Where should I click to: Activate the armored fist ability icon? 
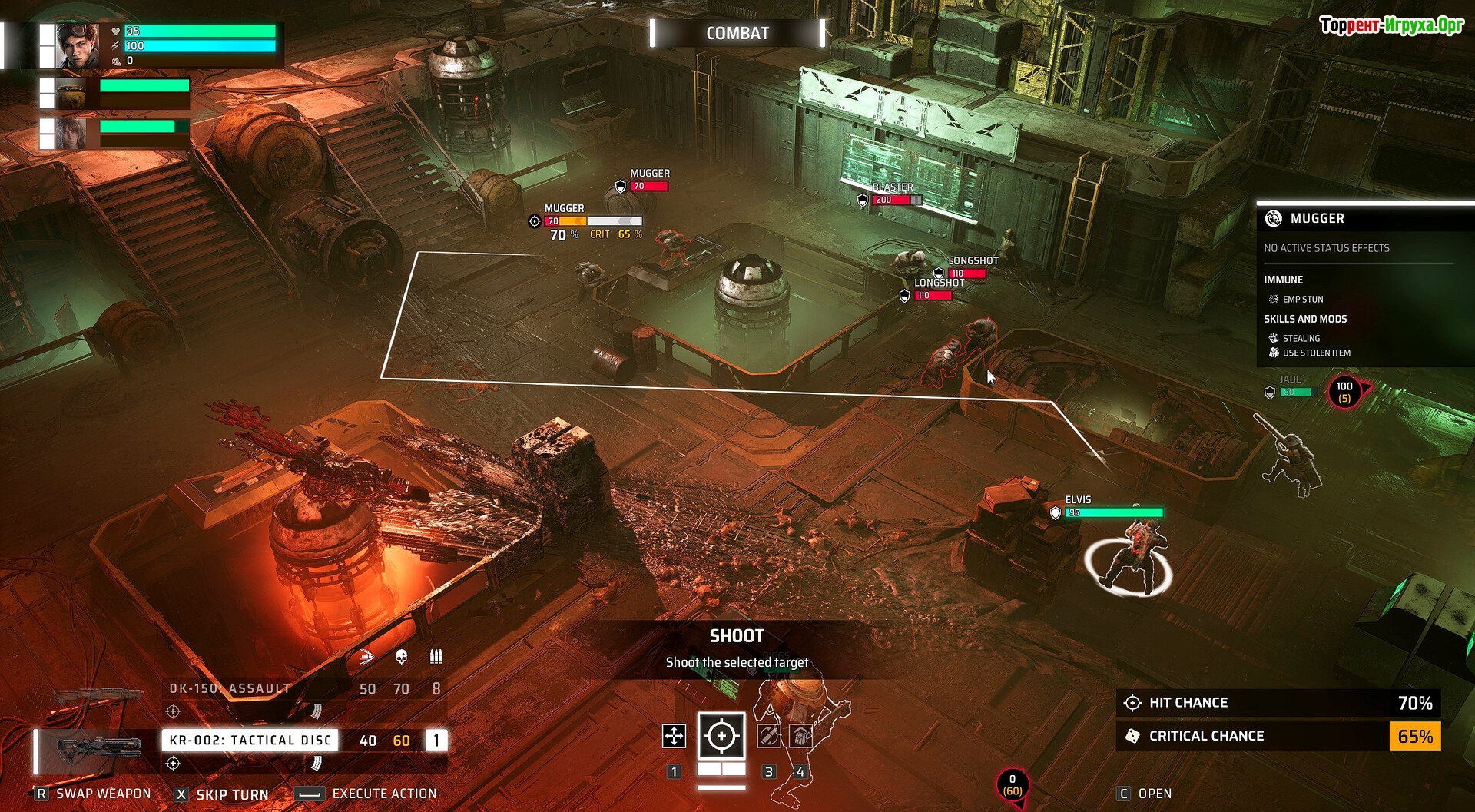pyautogui.click(x=800, y=736)
